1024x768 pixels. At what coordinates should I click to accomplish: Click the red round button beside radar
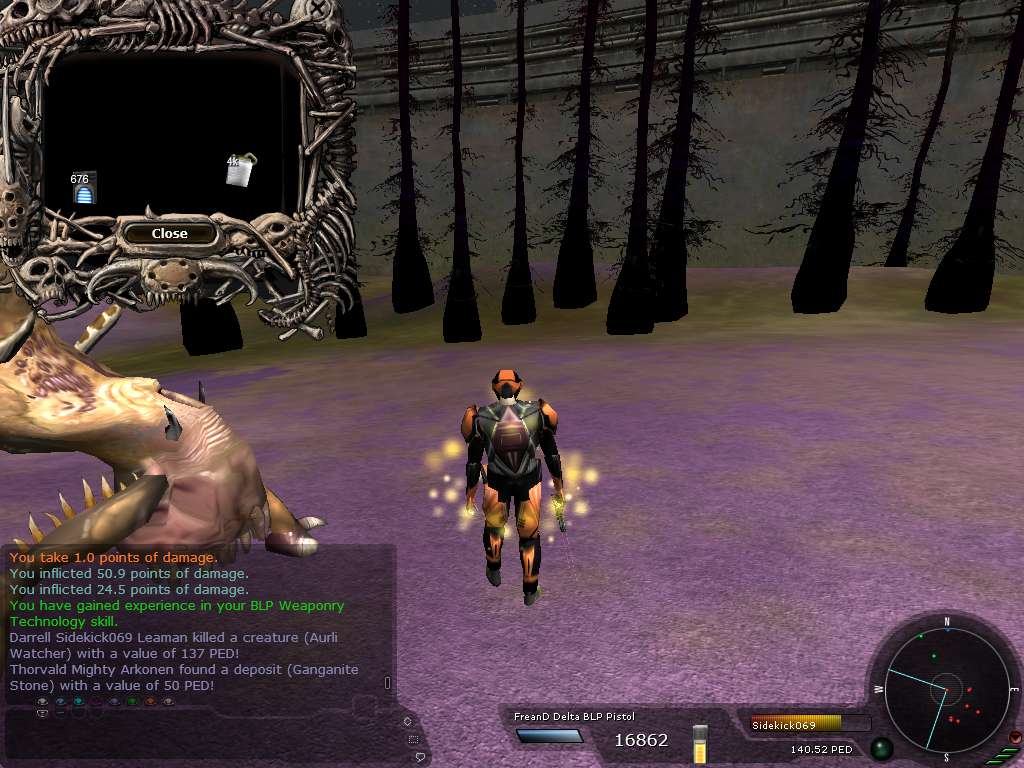[x=1016, y=737]
